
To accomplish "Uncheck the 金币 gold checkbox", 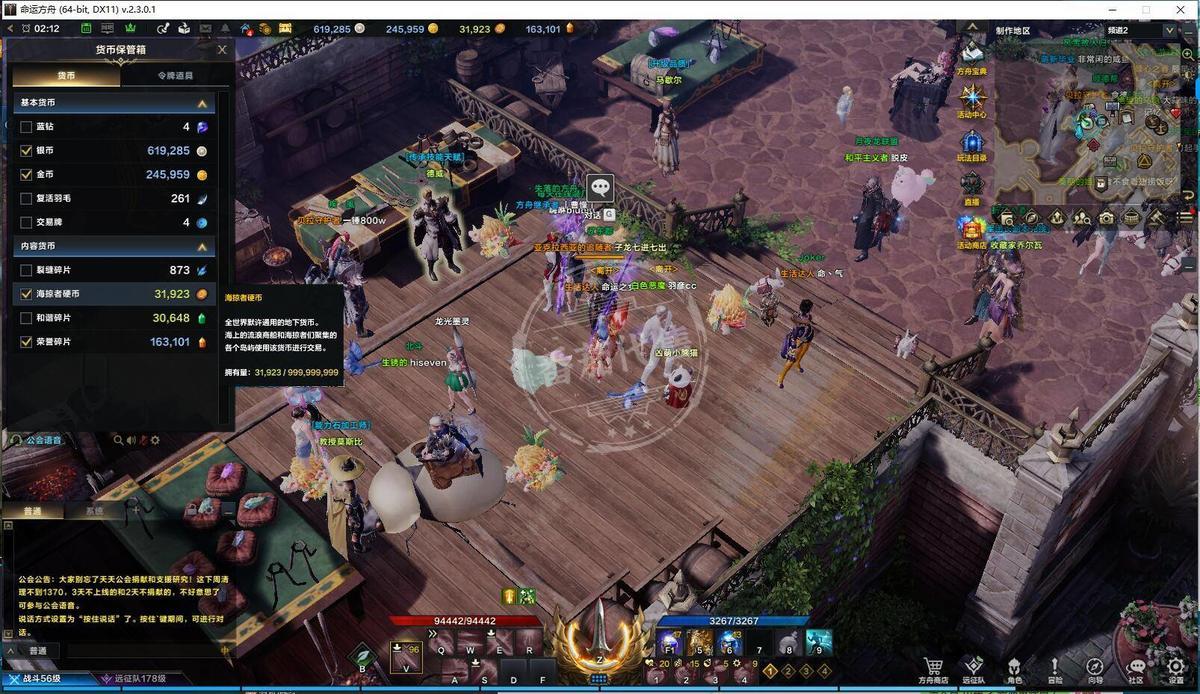I will [x=26, y=174].
